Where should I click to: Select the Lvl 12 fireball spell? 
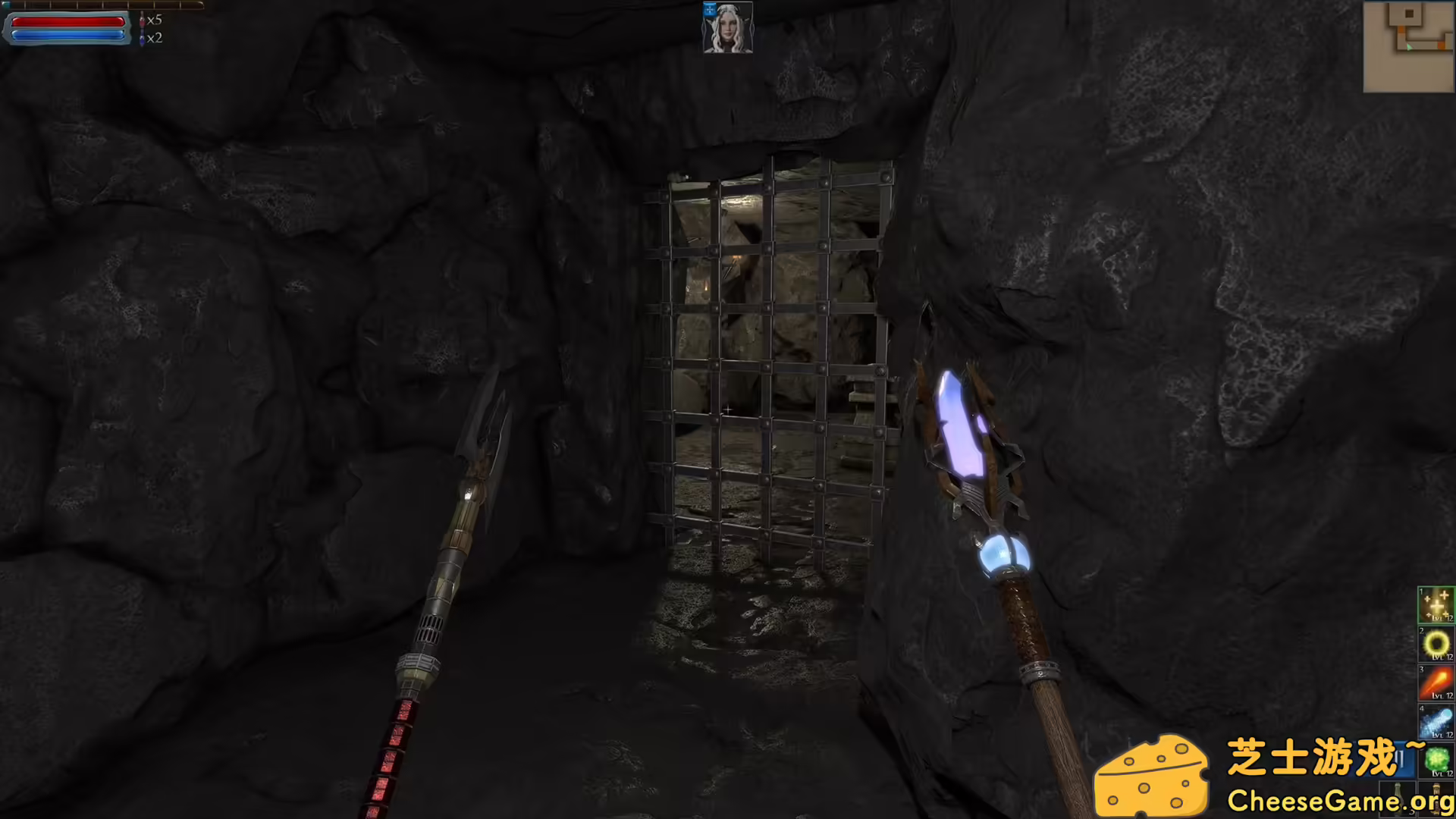pos(1436,681)
